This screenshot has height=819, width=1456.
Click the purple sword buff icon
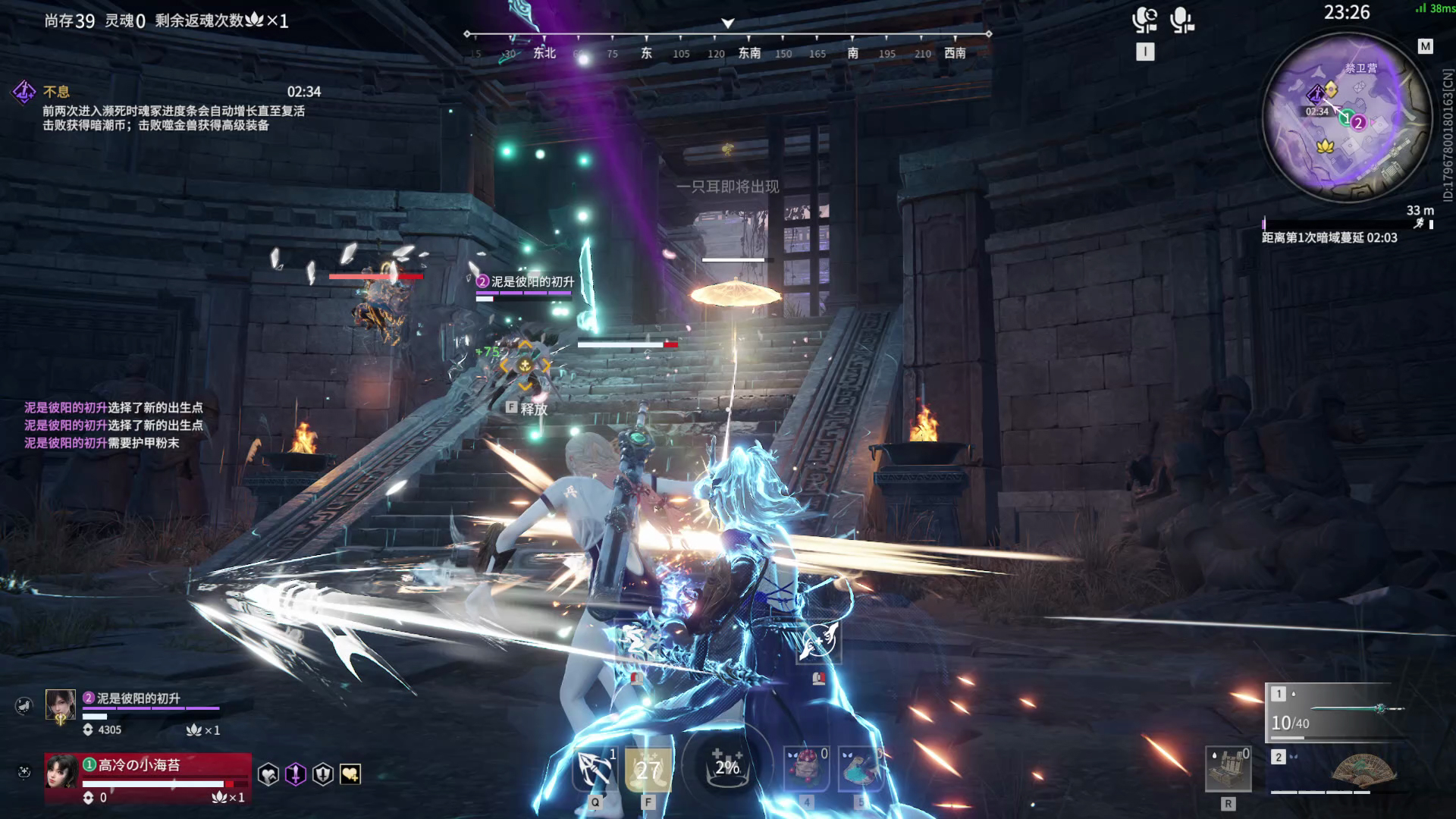[296, 774]
